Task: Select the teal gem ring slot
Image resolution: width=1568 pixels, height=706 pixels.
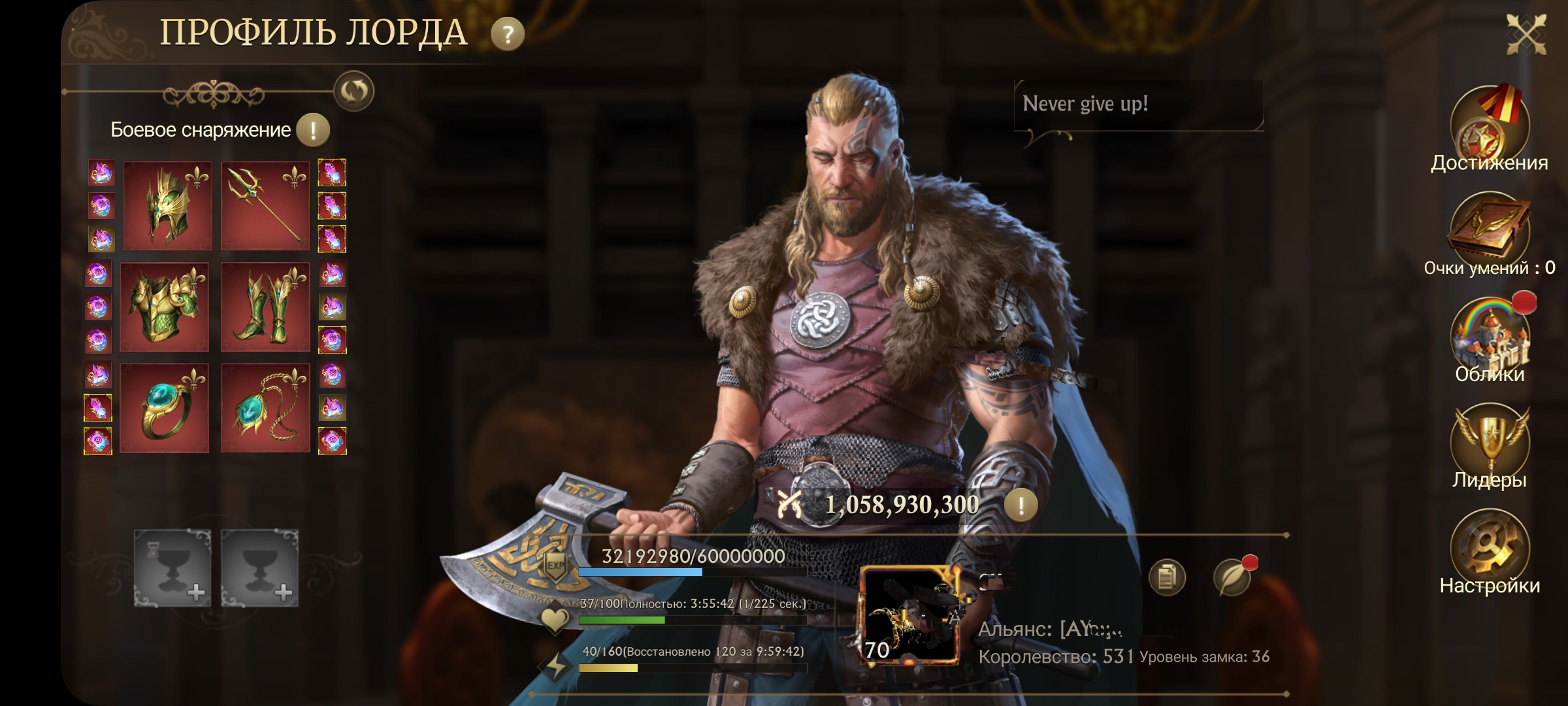Action: pyautogui.click(x=165, y=409)
